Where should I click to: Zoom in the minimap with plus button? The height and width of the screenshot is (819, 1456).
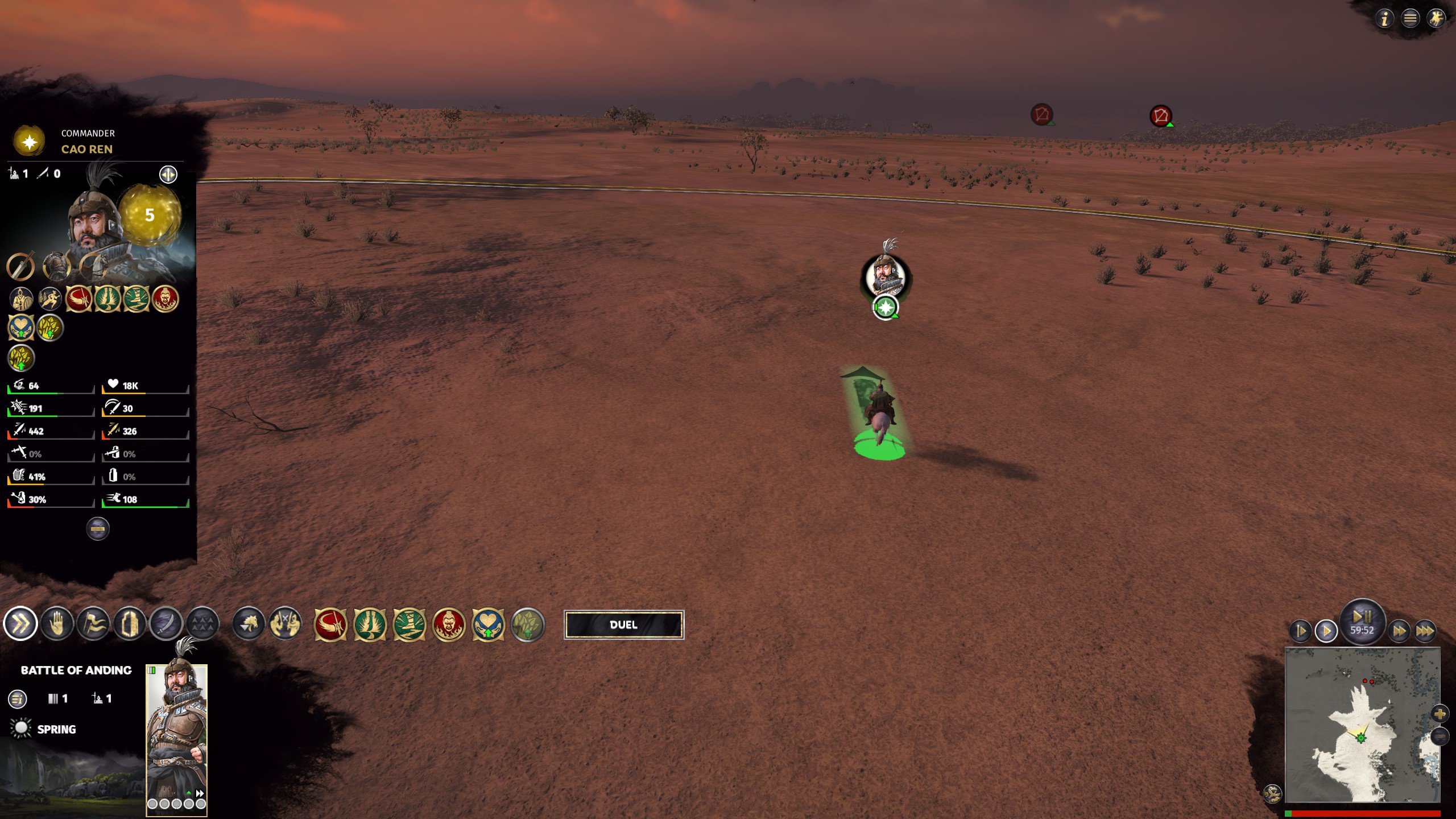(1440, 714)
